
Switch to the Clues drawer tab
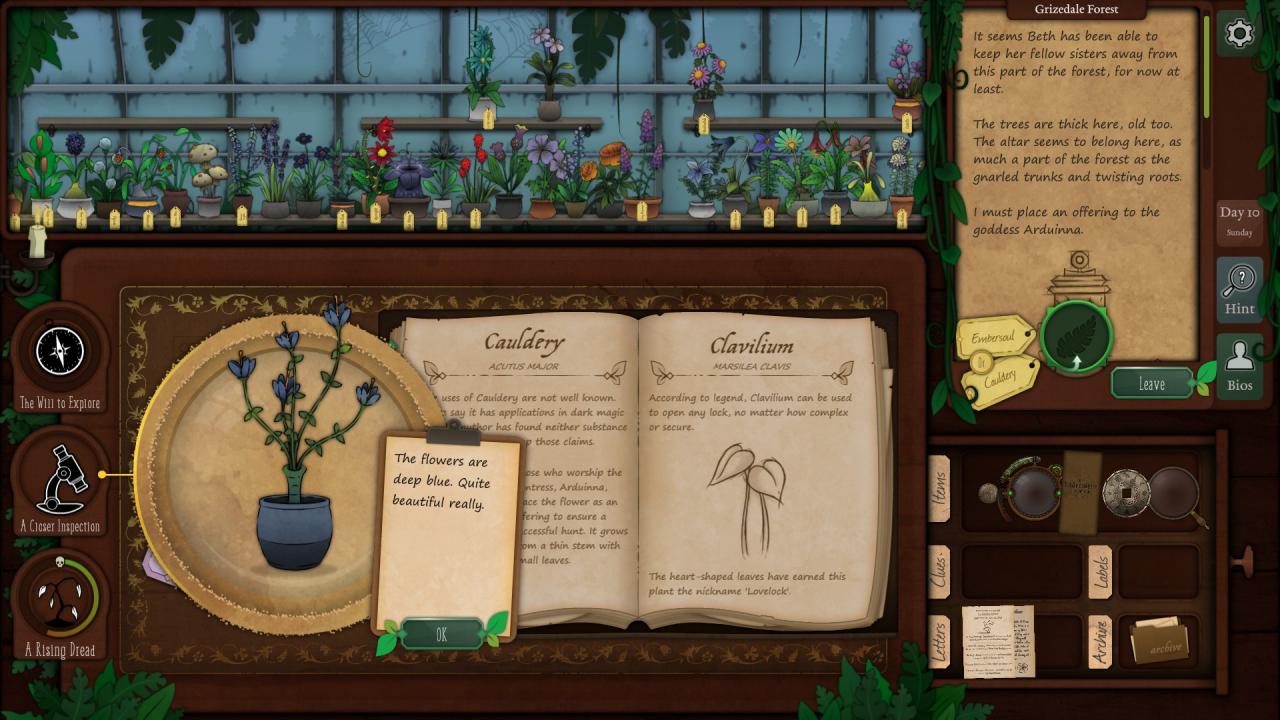point(939,571)
